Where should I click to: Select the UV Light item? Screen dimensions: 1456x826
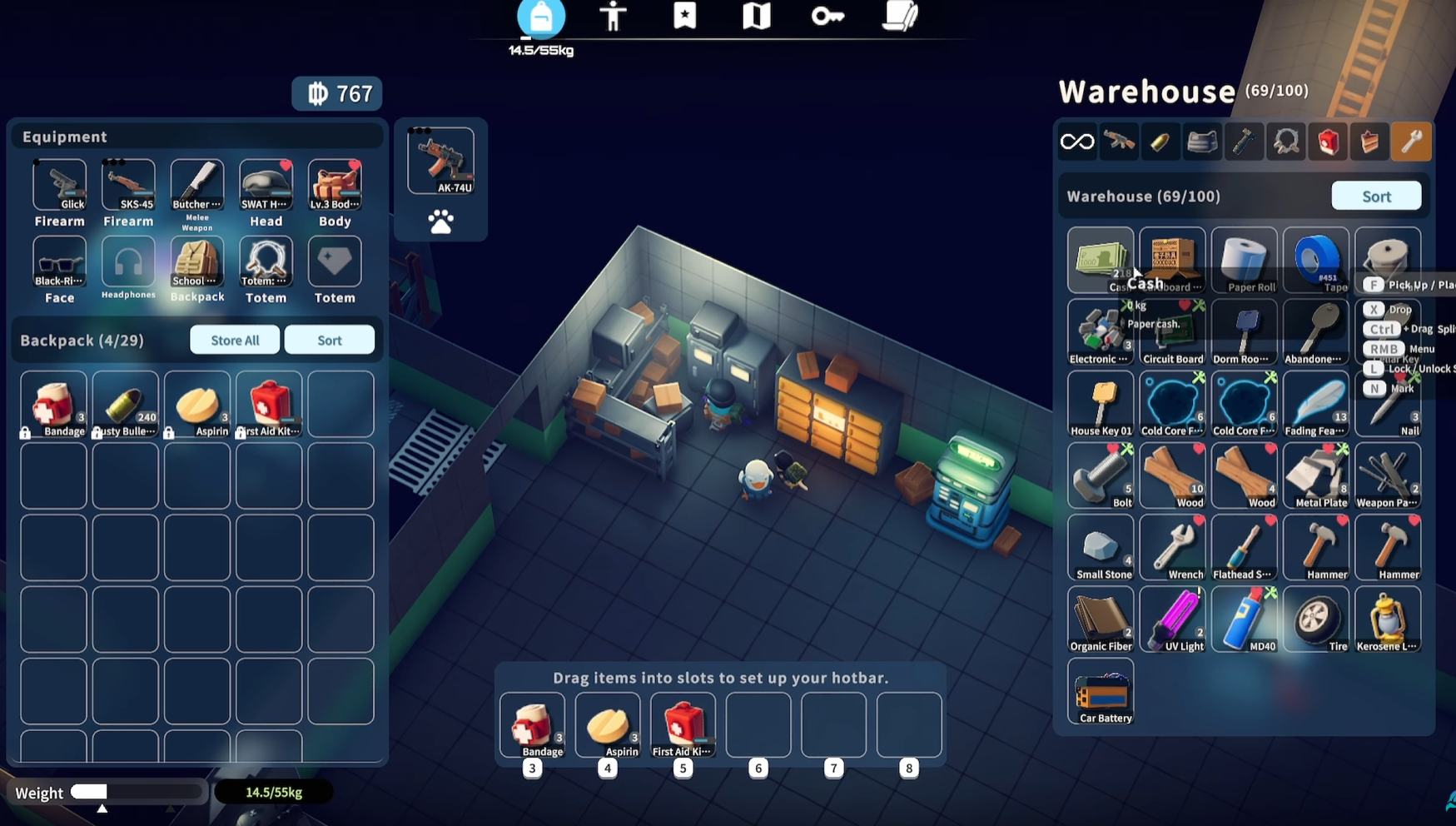point(1172,619)
